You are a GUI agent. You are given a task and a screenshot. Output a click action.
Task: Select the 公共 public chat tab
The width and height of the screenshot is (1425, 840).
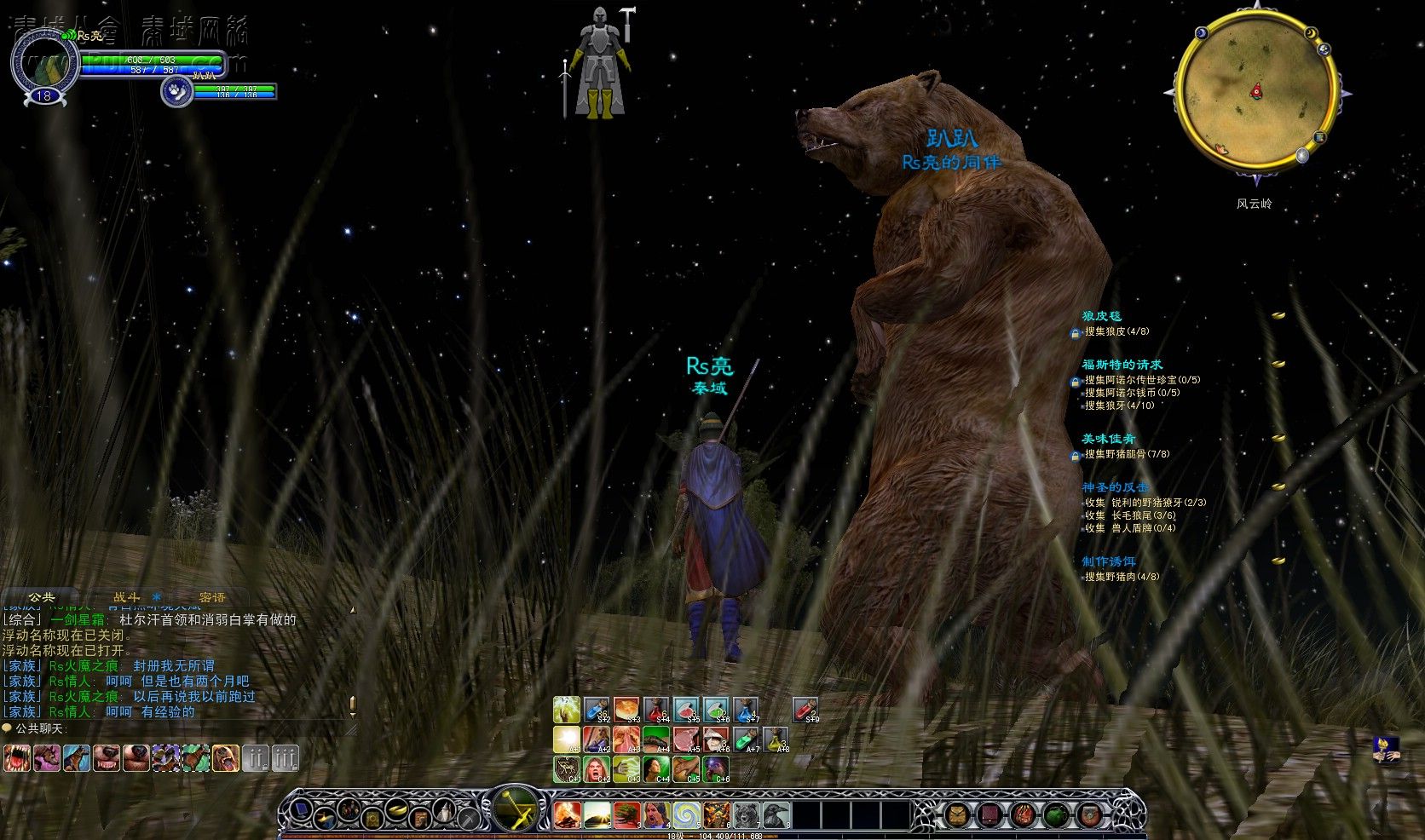41,597
